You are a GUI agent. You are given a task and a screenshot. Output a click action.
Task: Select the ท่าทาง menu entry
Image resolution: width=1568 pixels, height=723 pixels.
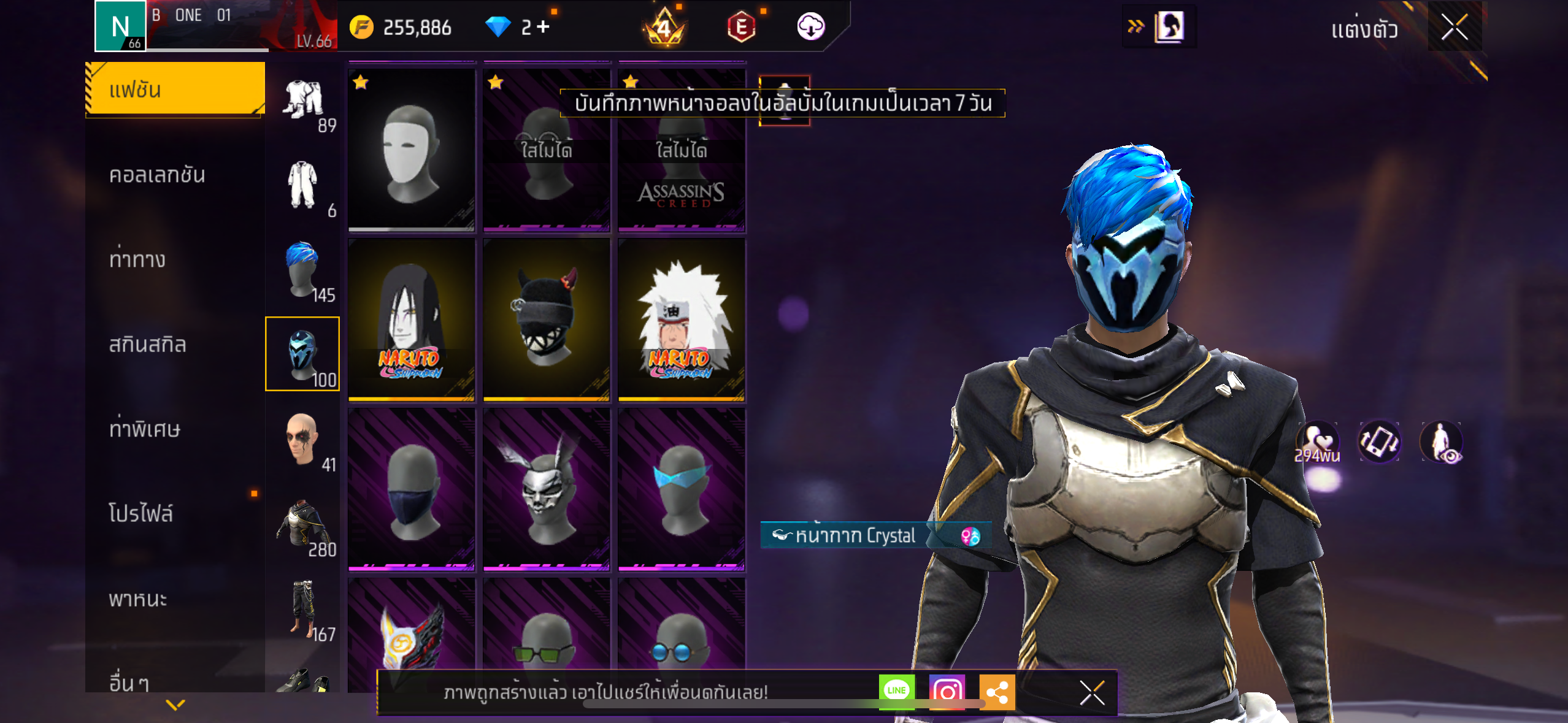pos(137,259)
